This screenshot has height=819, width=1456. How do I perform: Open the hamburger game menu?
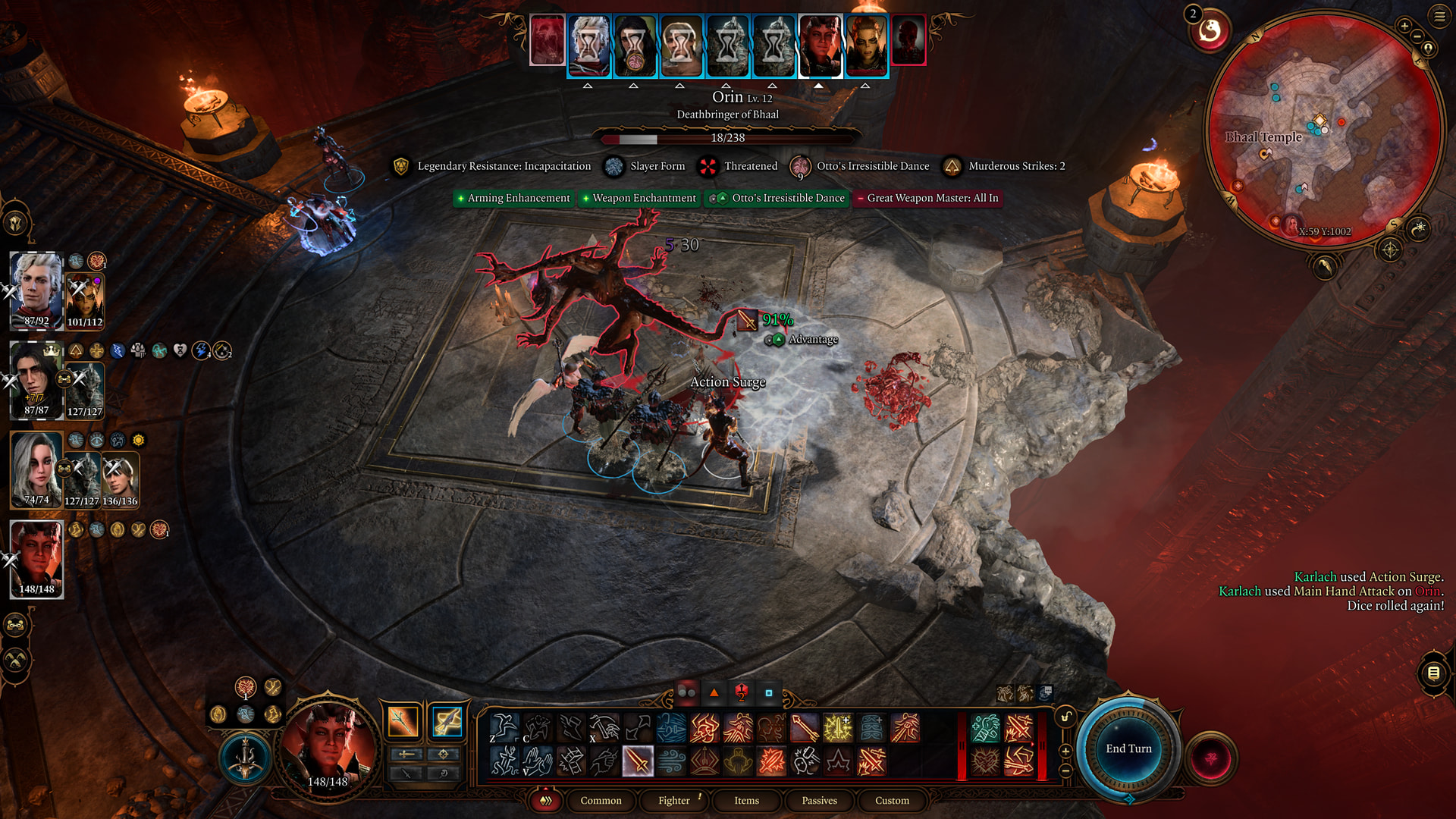[1439, 15]
